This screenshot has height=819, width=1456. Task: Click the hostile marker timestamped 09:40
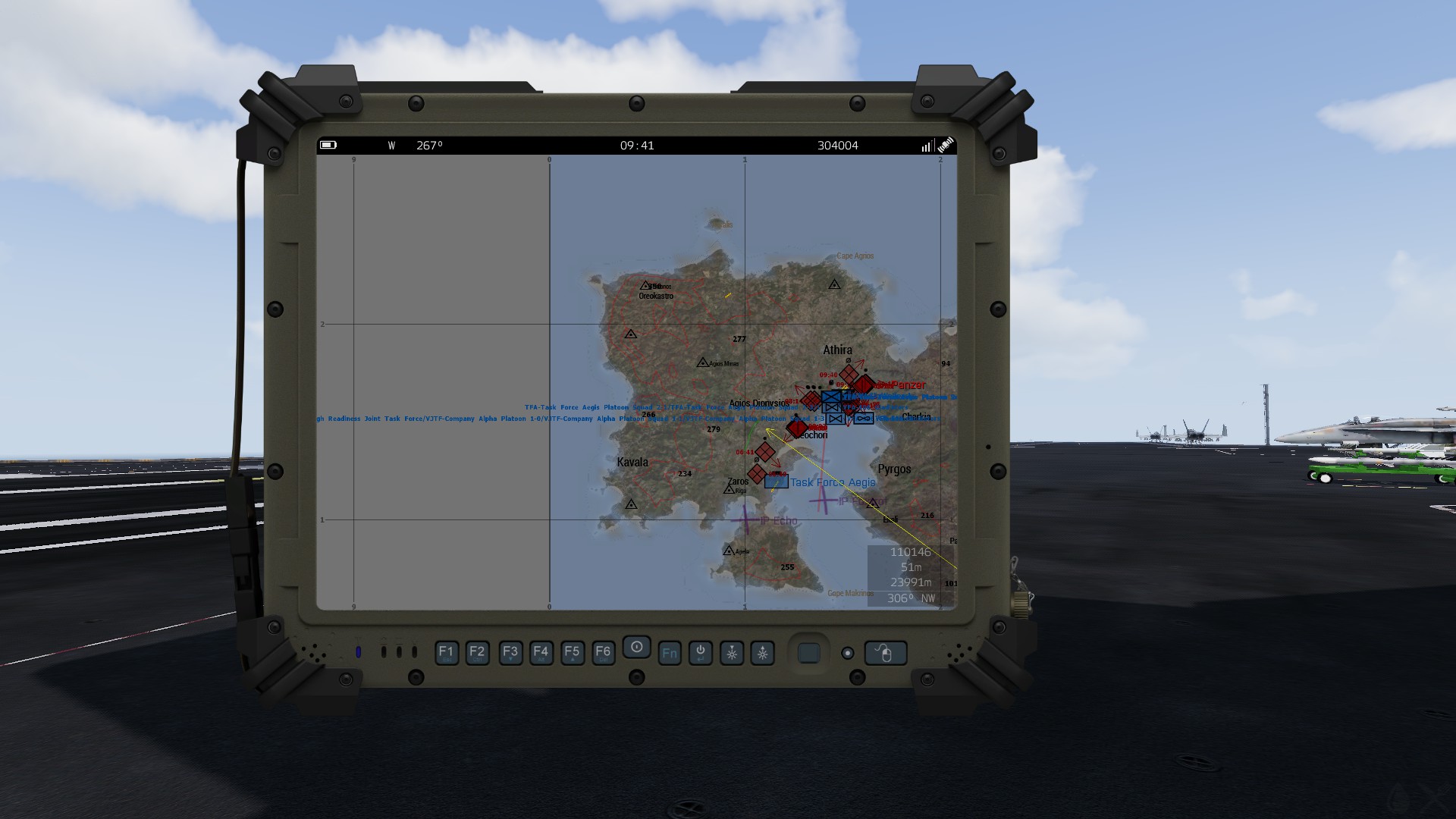[849, 375]
